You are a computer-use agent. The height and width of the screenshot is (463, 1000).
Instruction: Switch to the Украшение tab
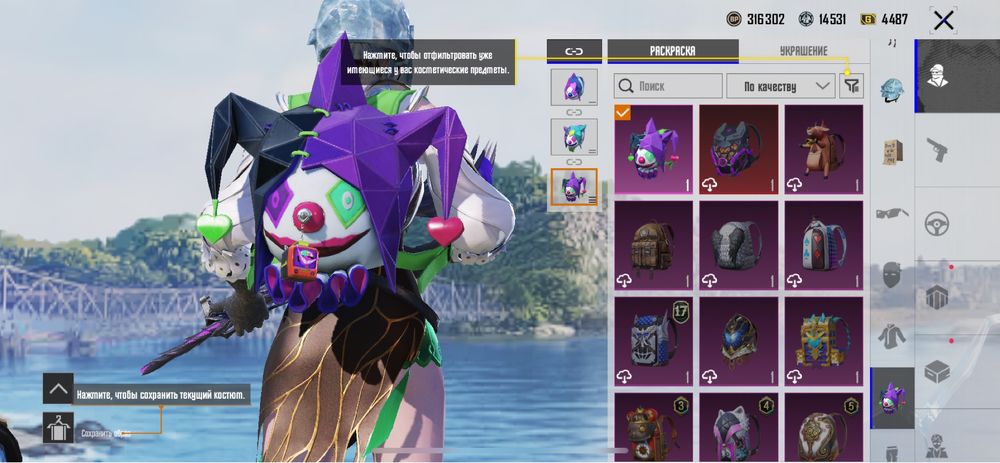tap(803, 50)
